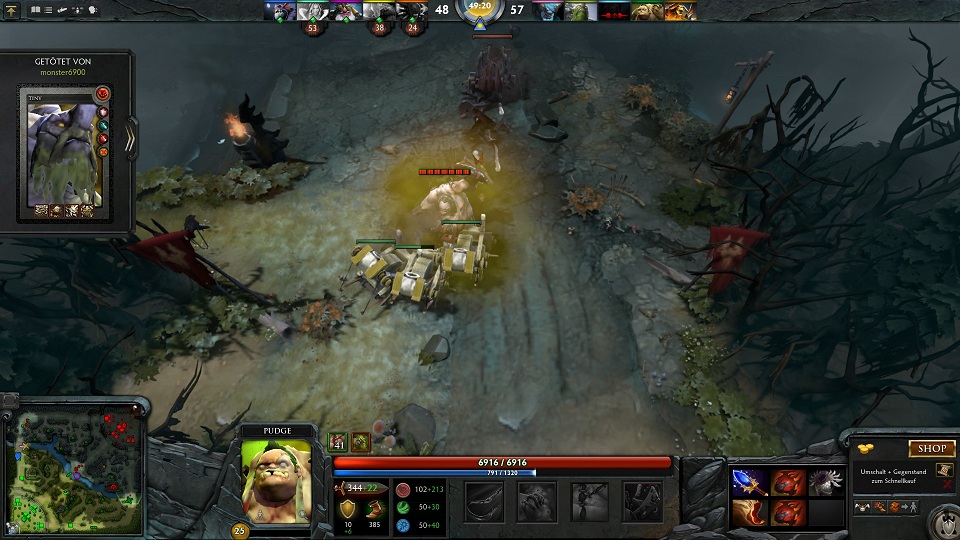Click the purple spiky item in inventory
Viewport: 960px width, 540px height.
point(826,483)
